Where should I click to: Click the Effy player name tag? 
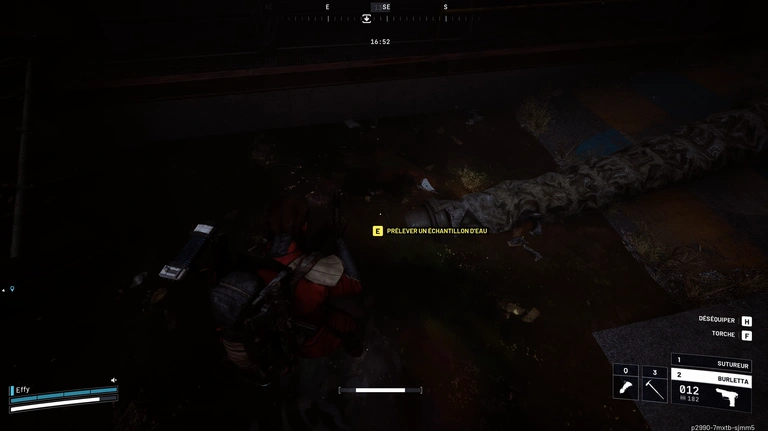[23, 390]
